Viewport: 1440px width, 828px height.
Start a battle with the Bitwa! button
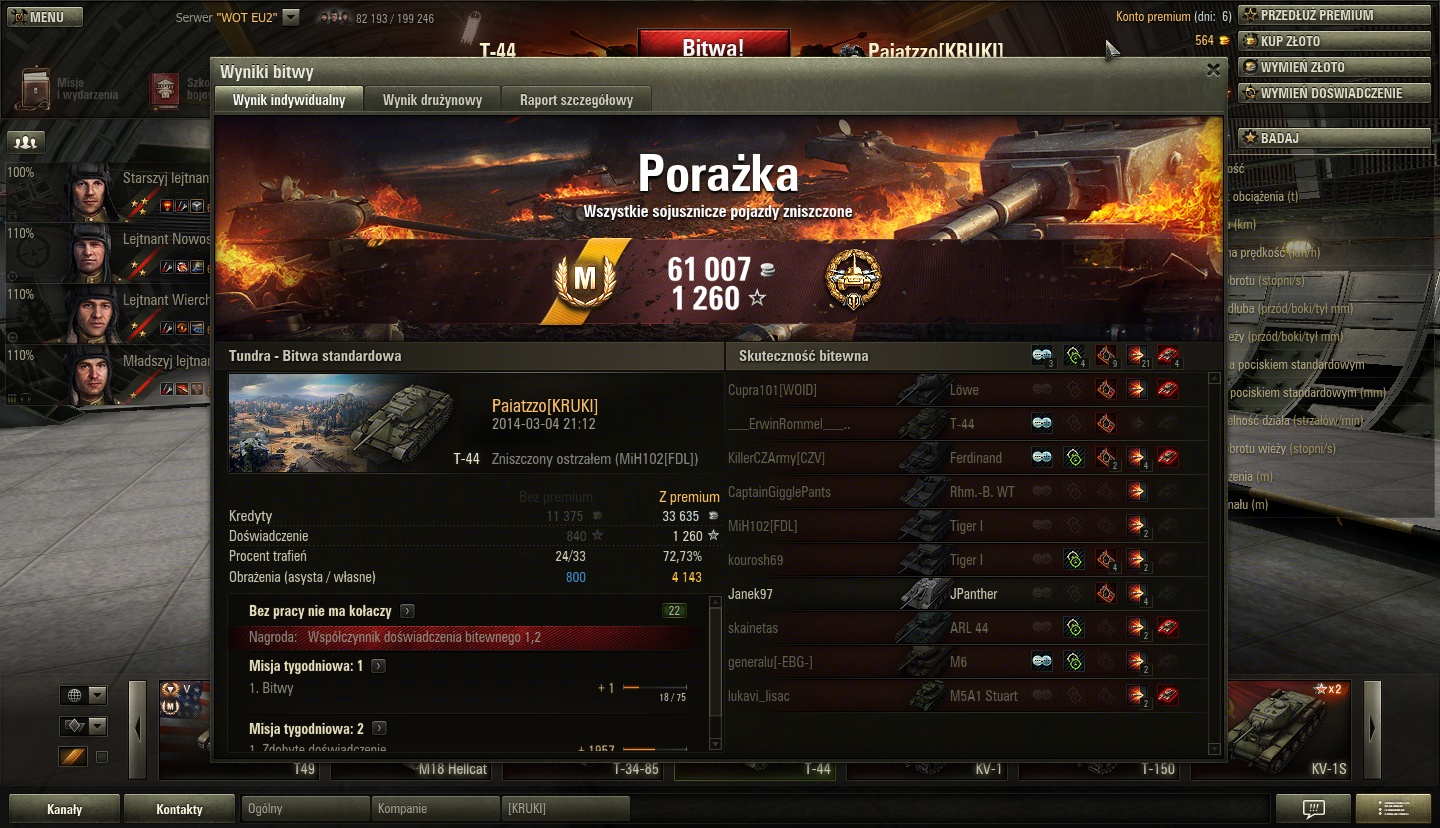(x=713, y=48)
